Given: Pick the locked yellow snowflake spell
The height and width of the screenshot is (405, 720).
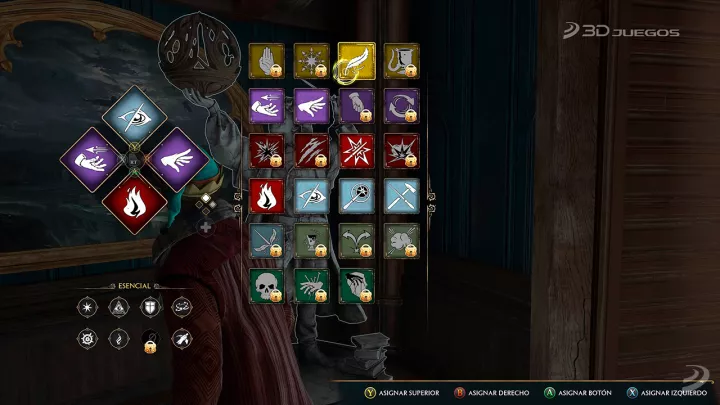Looking at the screenshot, I should pyautogui.click(x=311, y=61).
